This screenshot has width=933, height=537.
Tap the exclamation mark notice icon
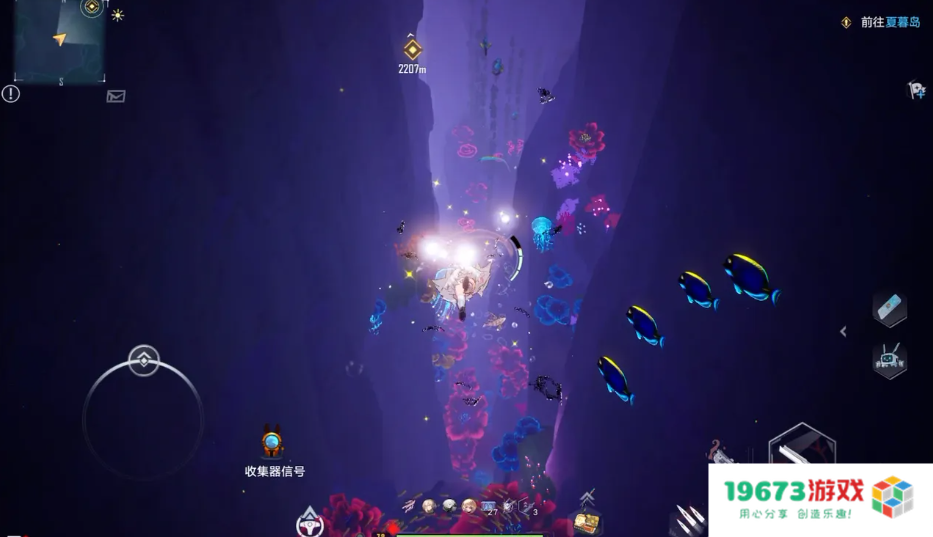(11, 94)
